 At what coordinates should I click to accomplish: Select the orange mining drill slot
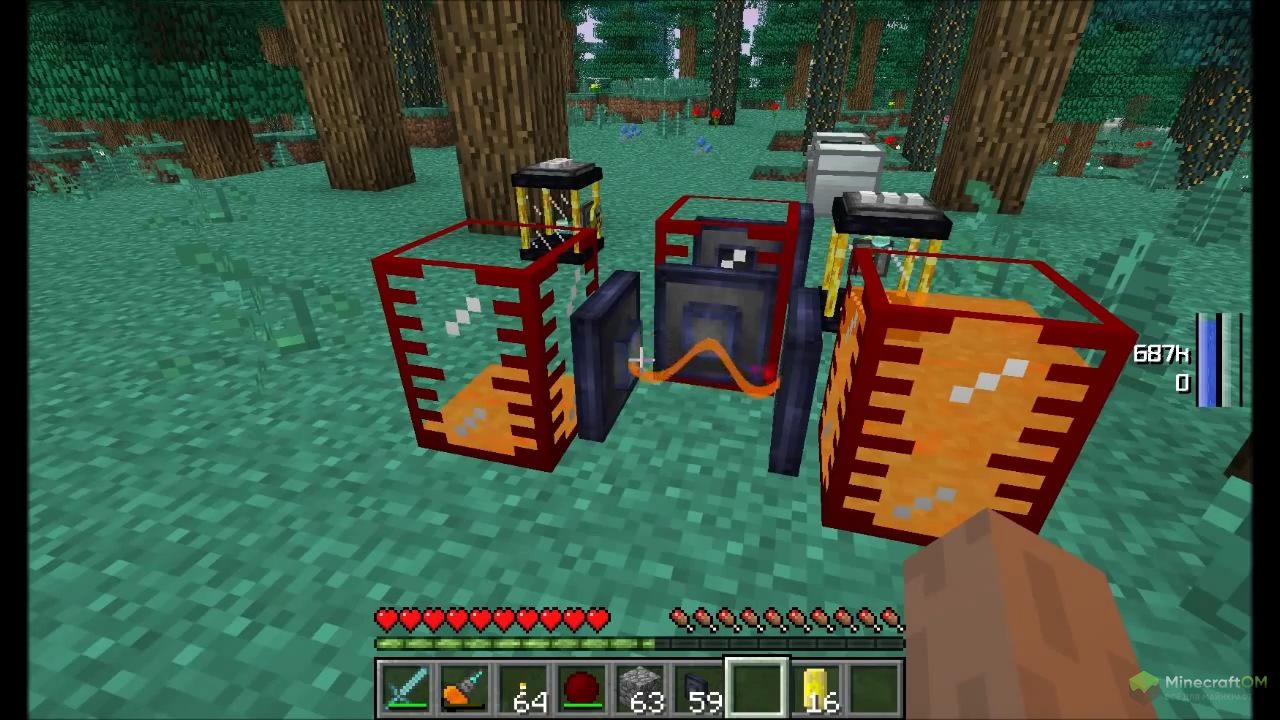tap(464, 689)
